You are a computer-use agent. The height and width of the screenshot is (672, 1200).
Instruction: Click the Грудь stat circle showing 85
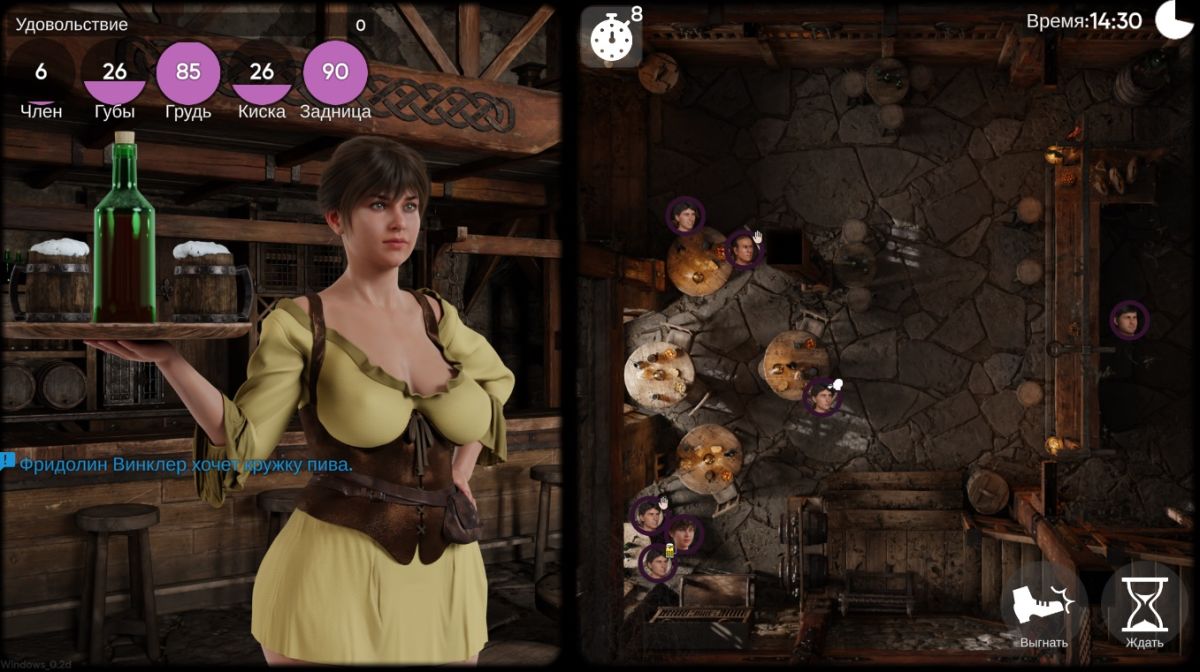pos(188,72)
